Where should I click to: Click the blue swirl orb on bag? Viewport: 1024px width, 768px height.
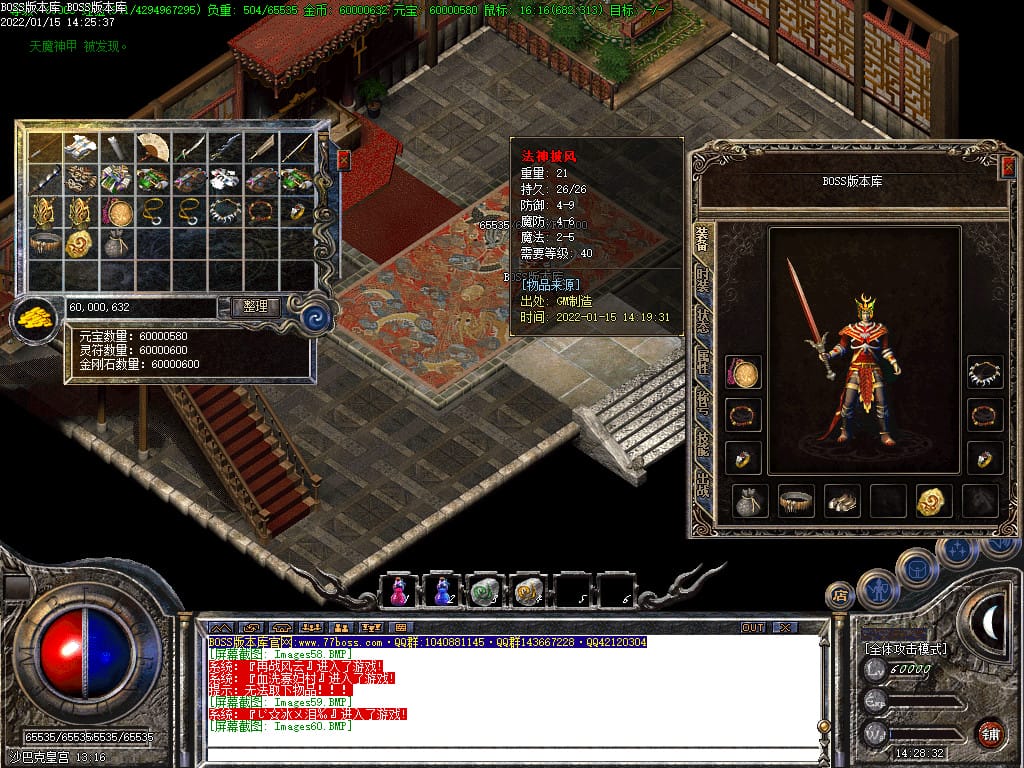click(316, 318)
